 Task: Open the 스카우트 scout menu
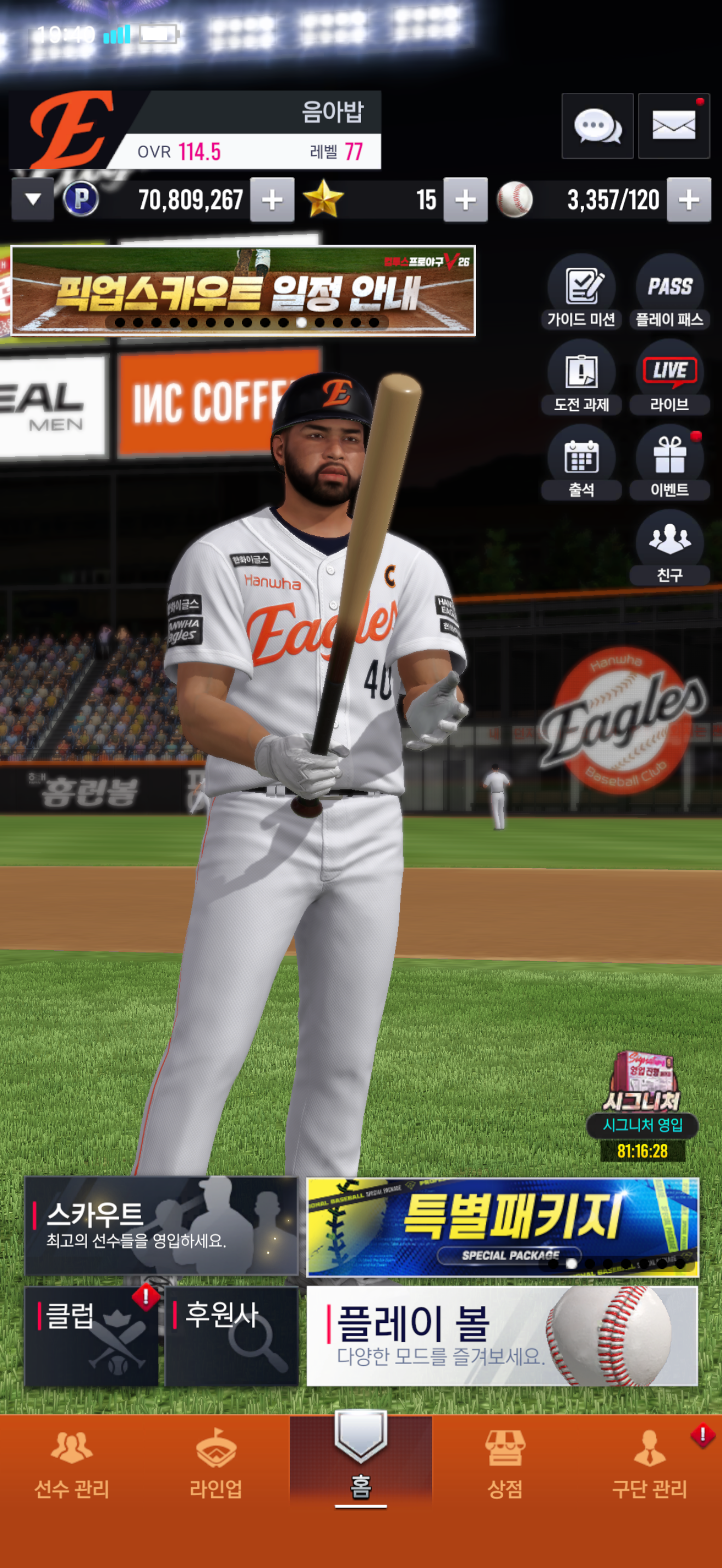pyautogui.click(x=161, y=1226)
